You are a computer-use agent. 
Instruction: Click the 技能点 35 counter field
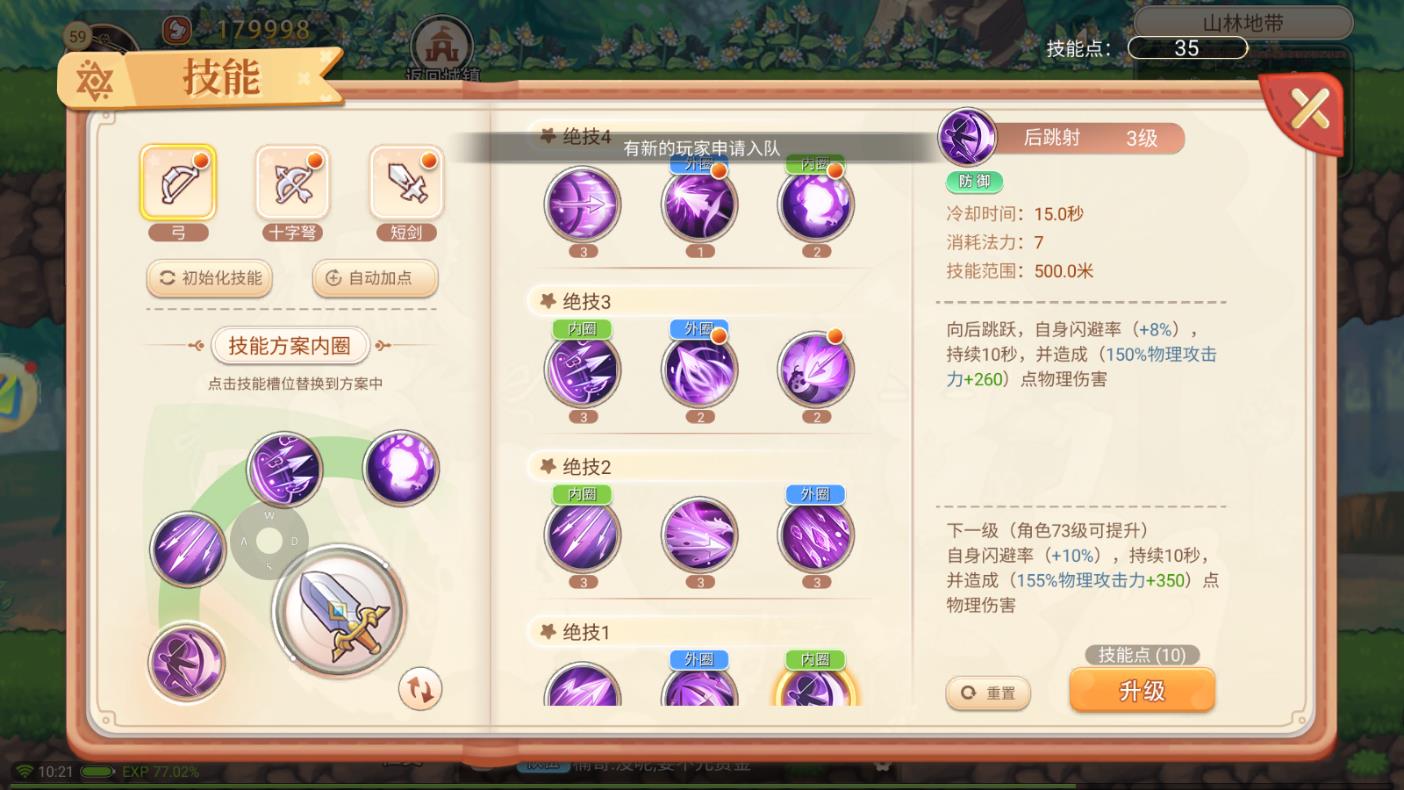pyautogui.click(x=1187, y=48)
